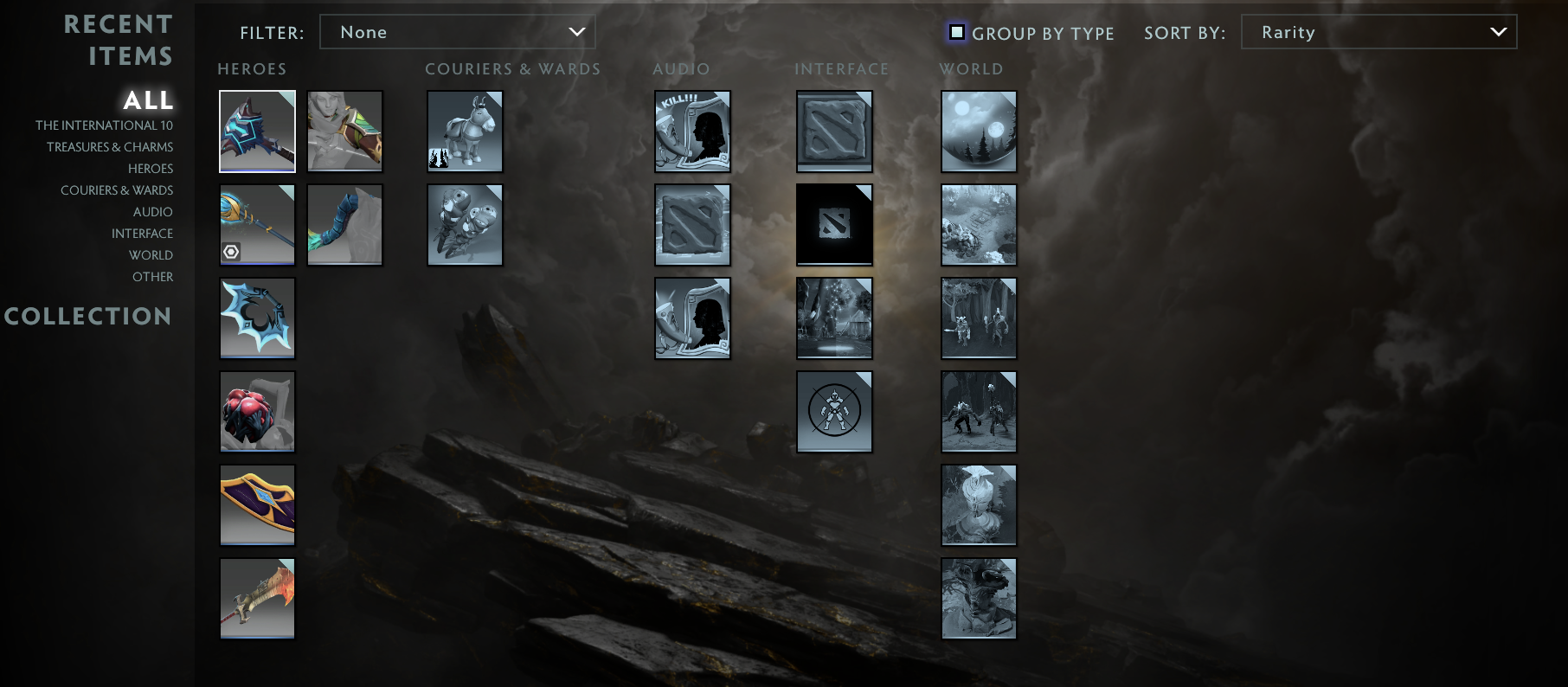Toggle the GROUP BY TYPE checkbox
This screenshot has height=687, width=1568.
click(x=956, y=31)
